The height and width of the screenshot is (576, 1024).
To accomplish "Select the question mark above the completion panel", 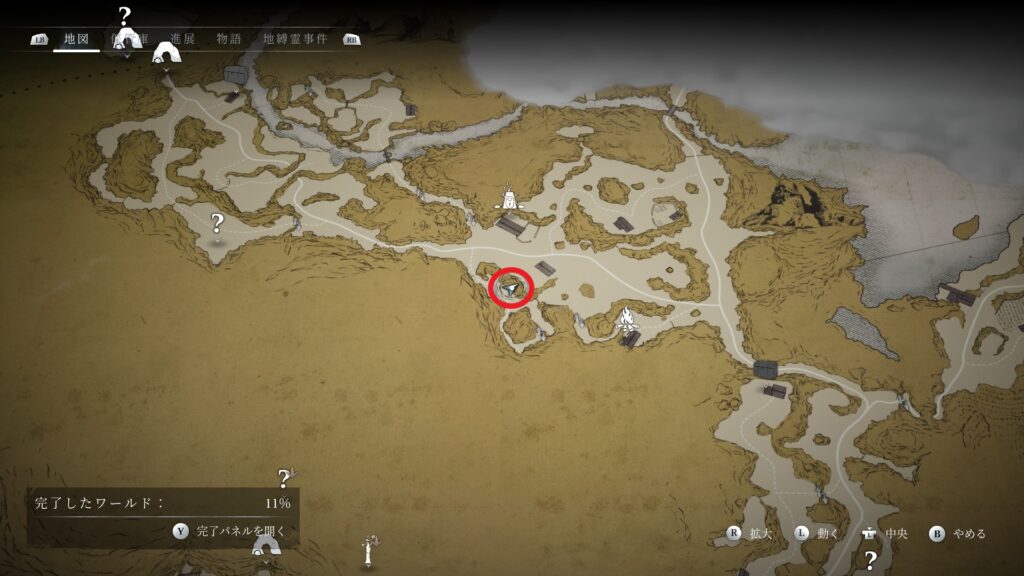I will pyautogui.click(x=285, y=477).
